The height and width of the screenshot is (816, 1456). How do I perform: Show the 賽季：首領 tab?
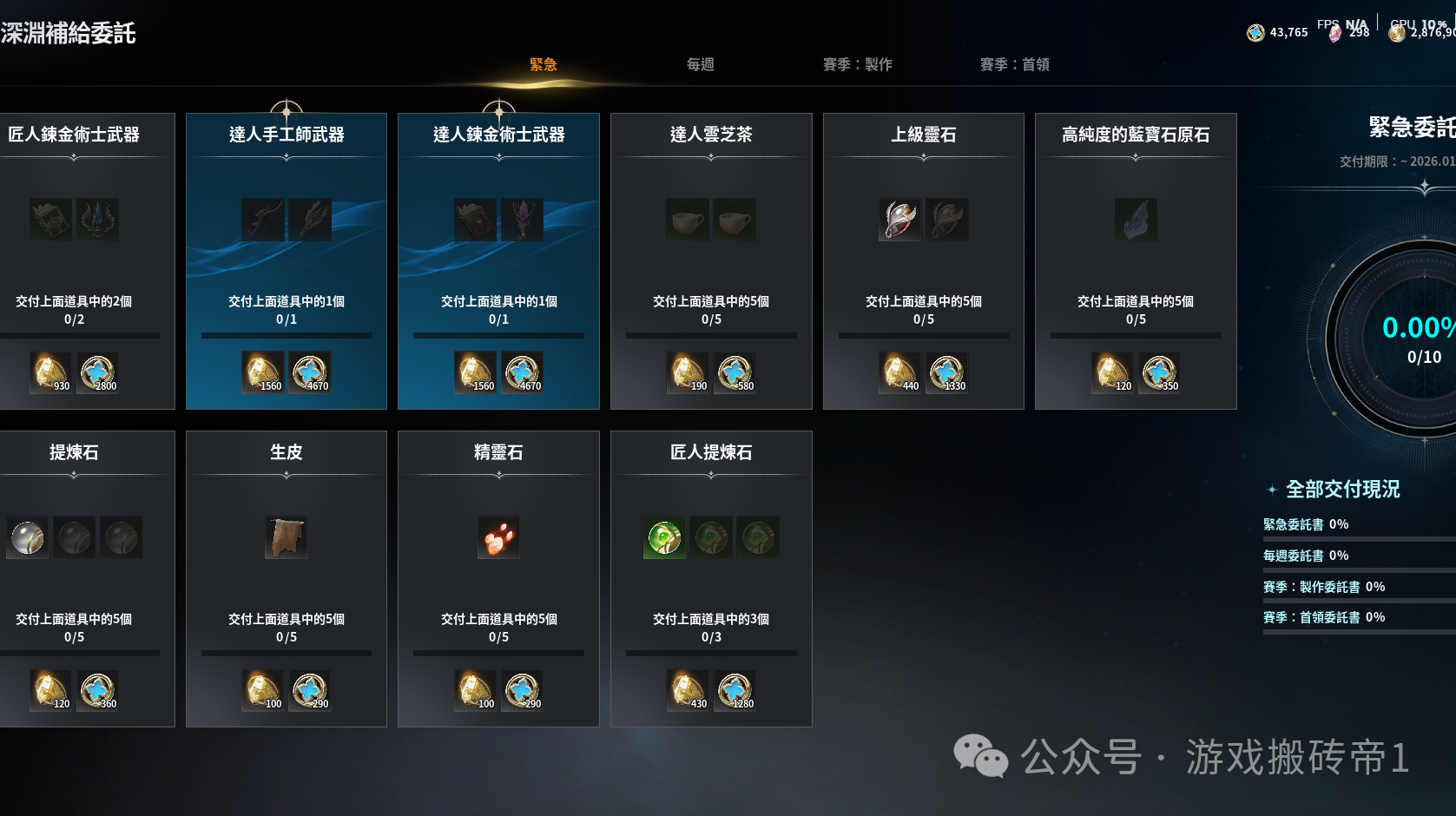[1015, 65]
